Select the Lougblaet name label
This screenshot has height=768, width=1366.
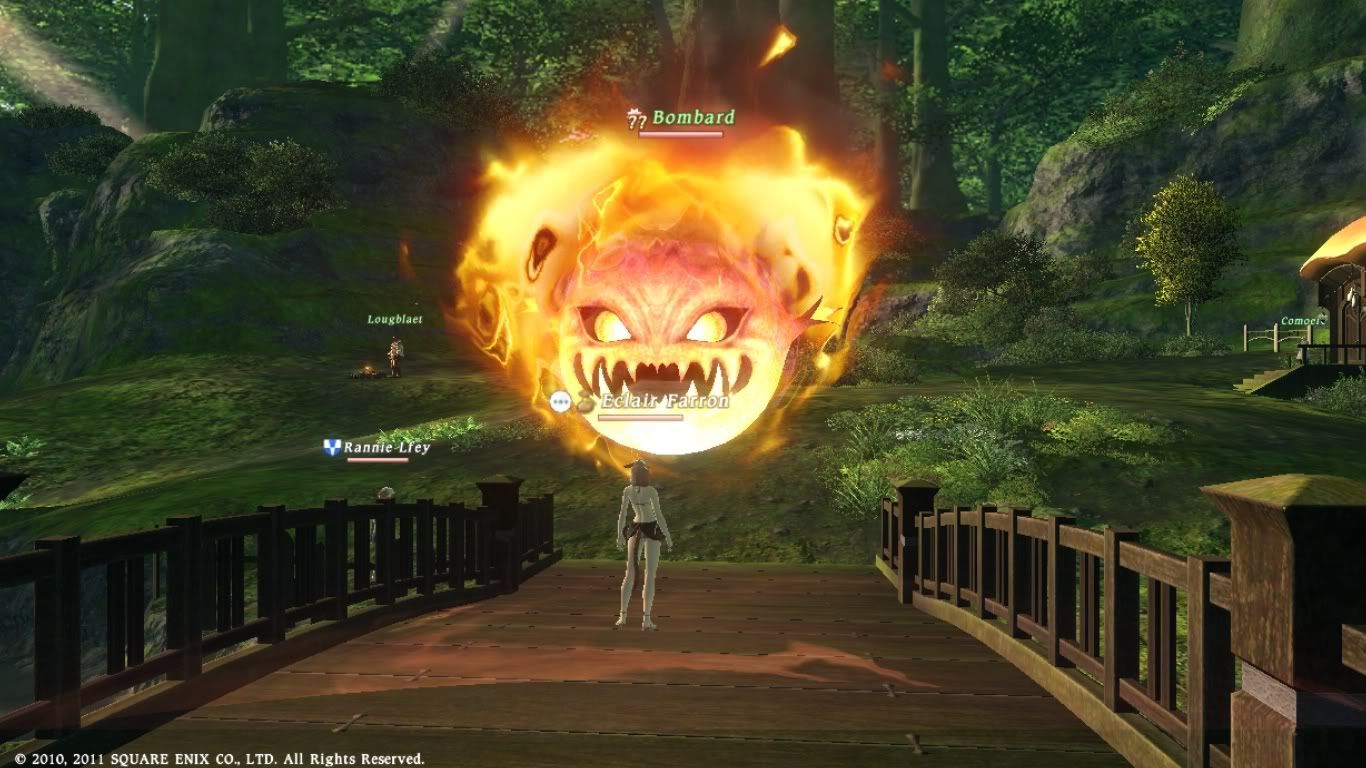click(395, 320)
